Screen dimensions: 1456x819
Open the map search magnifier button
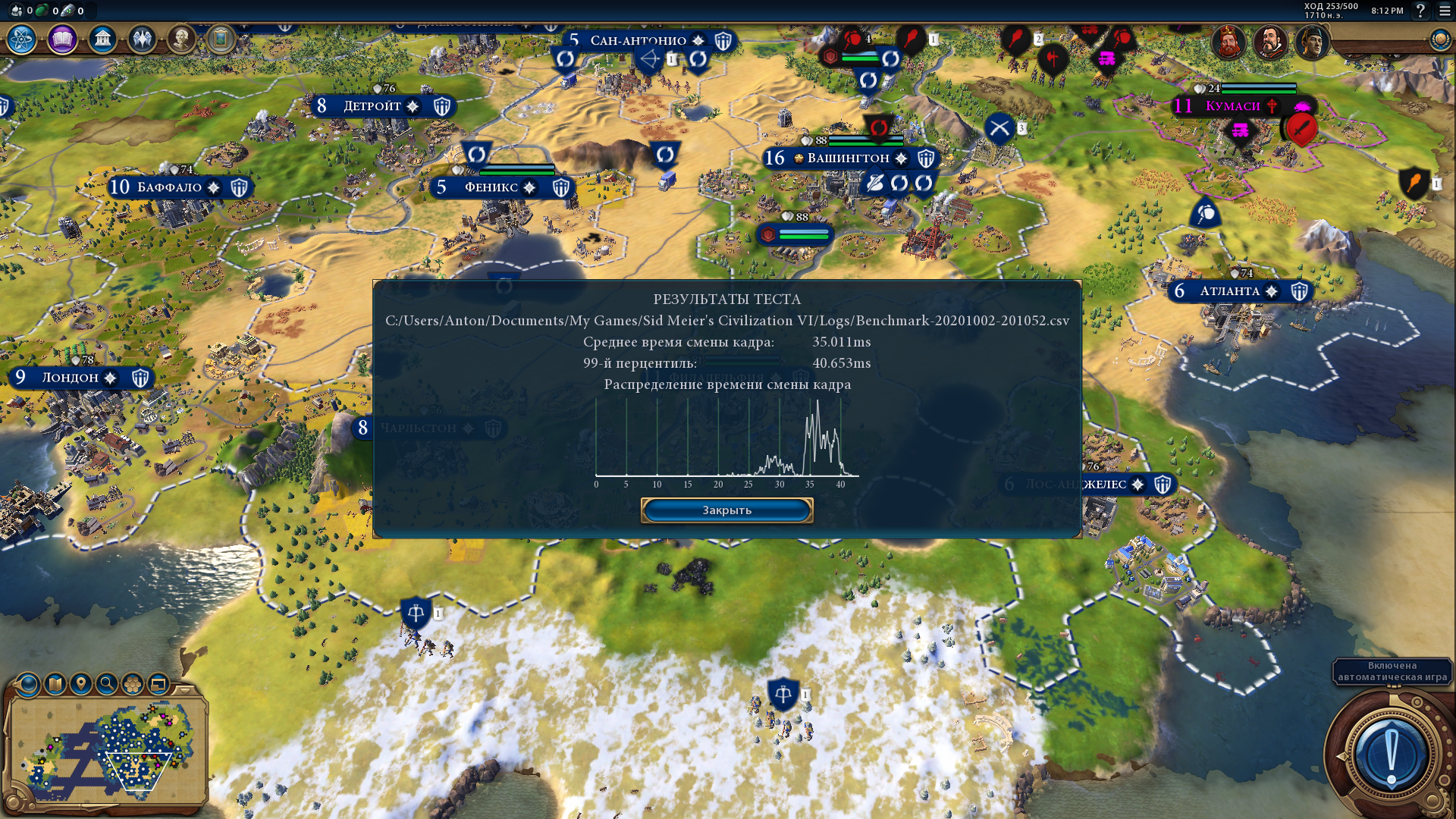click(x=107, y=684)
